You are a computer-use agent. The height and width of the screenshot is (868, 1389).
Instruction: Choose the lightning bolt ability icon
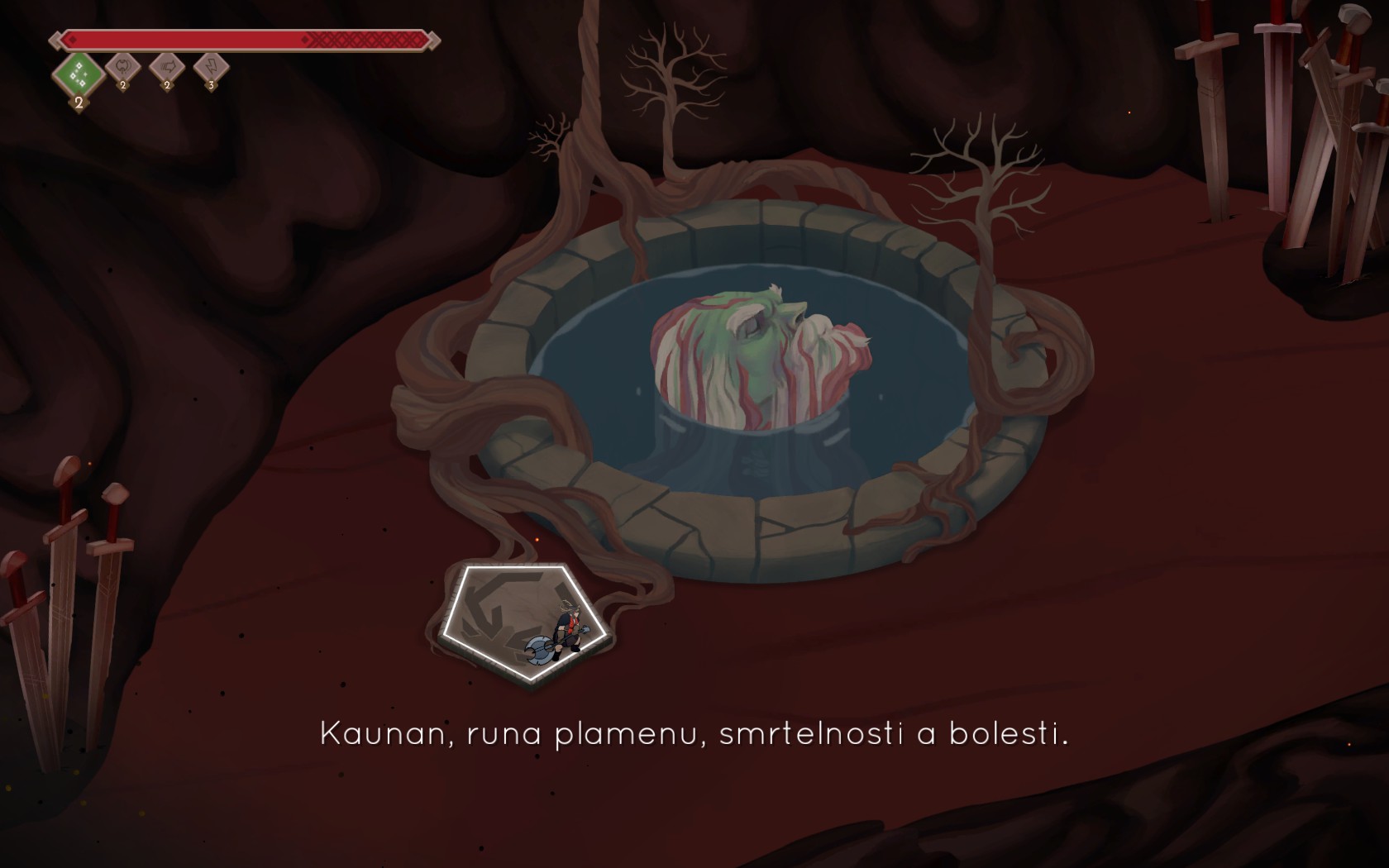pyautogui.click(x=211, y=68)
